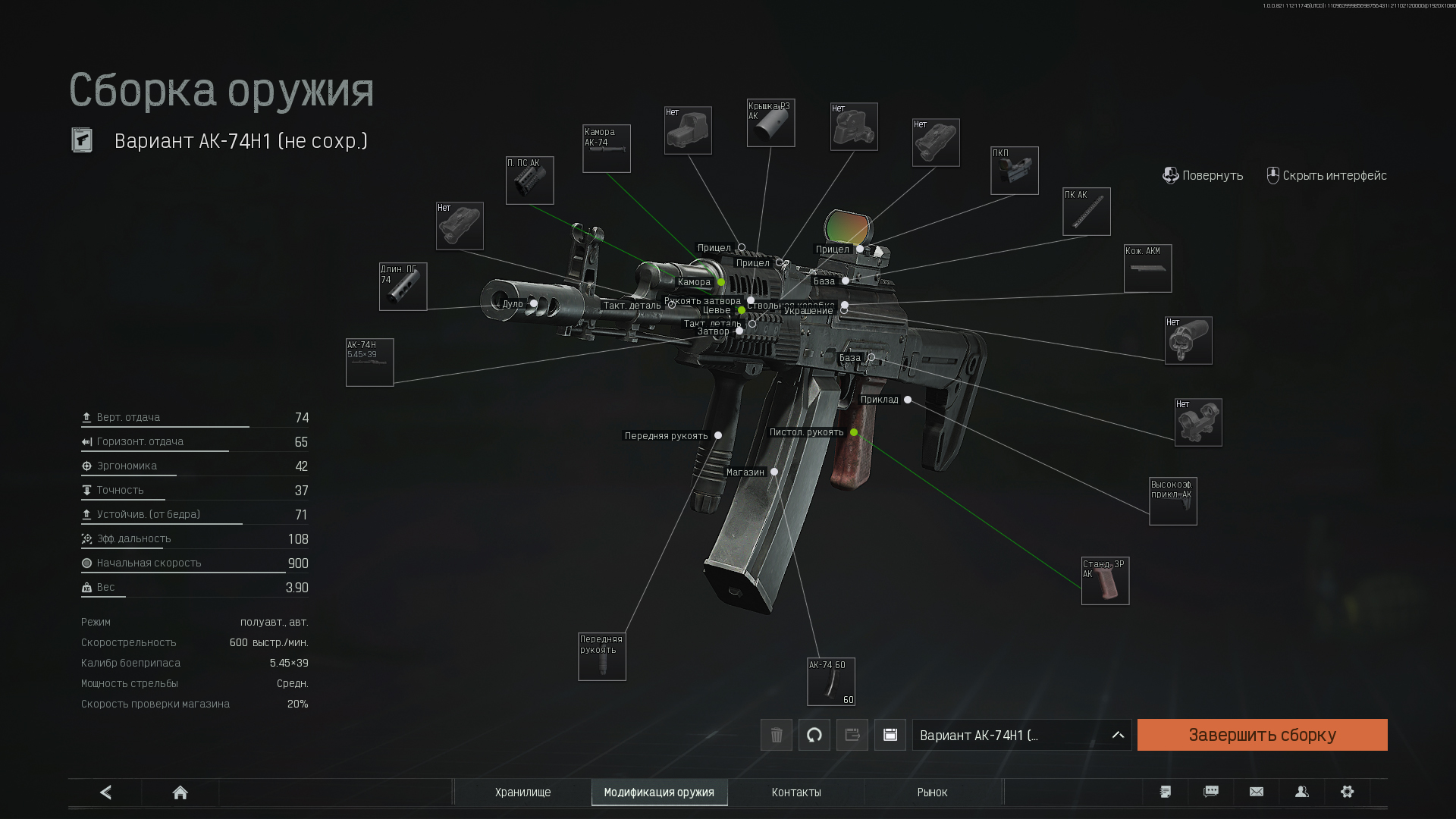The image size is (1456, 819).
Task: Select the Передняя рукоять foregrip slot
Action: [602, 657]
